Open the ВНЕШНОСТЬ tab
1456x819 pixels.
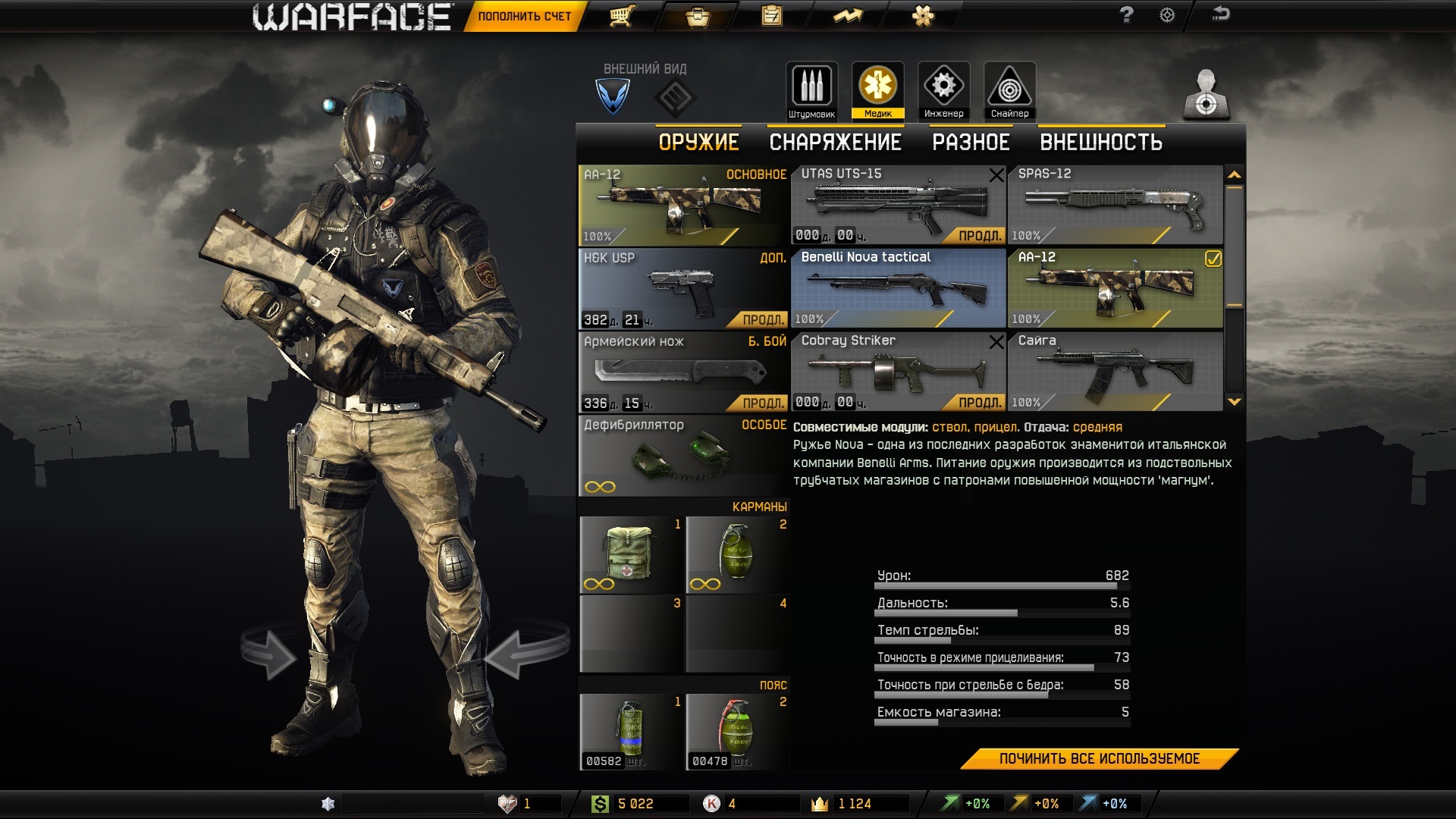(x=1101, y=143)
